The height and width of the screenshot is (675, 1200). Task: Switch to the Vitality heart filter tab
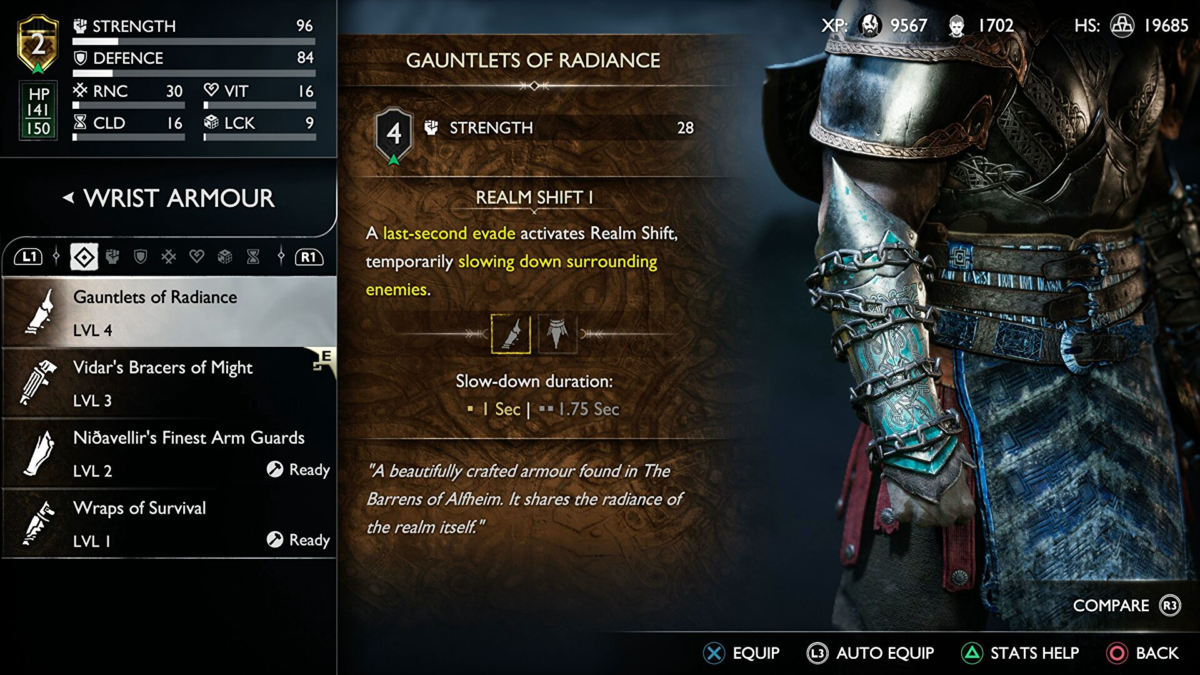coord(197,257)
